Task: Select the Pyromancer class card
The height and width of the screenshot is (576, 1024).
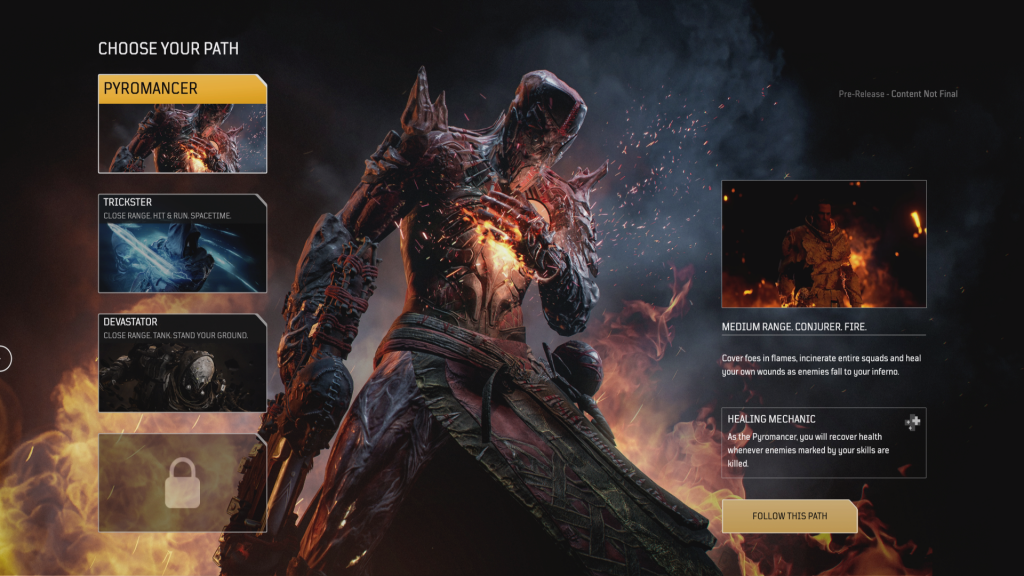Action: click(182, 123)
